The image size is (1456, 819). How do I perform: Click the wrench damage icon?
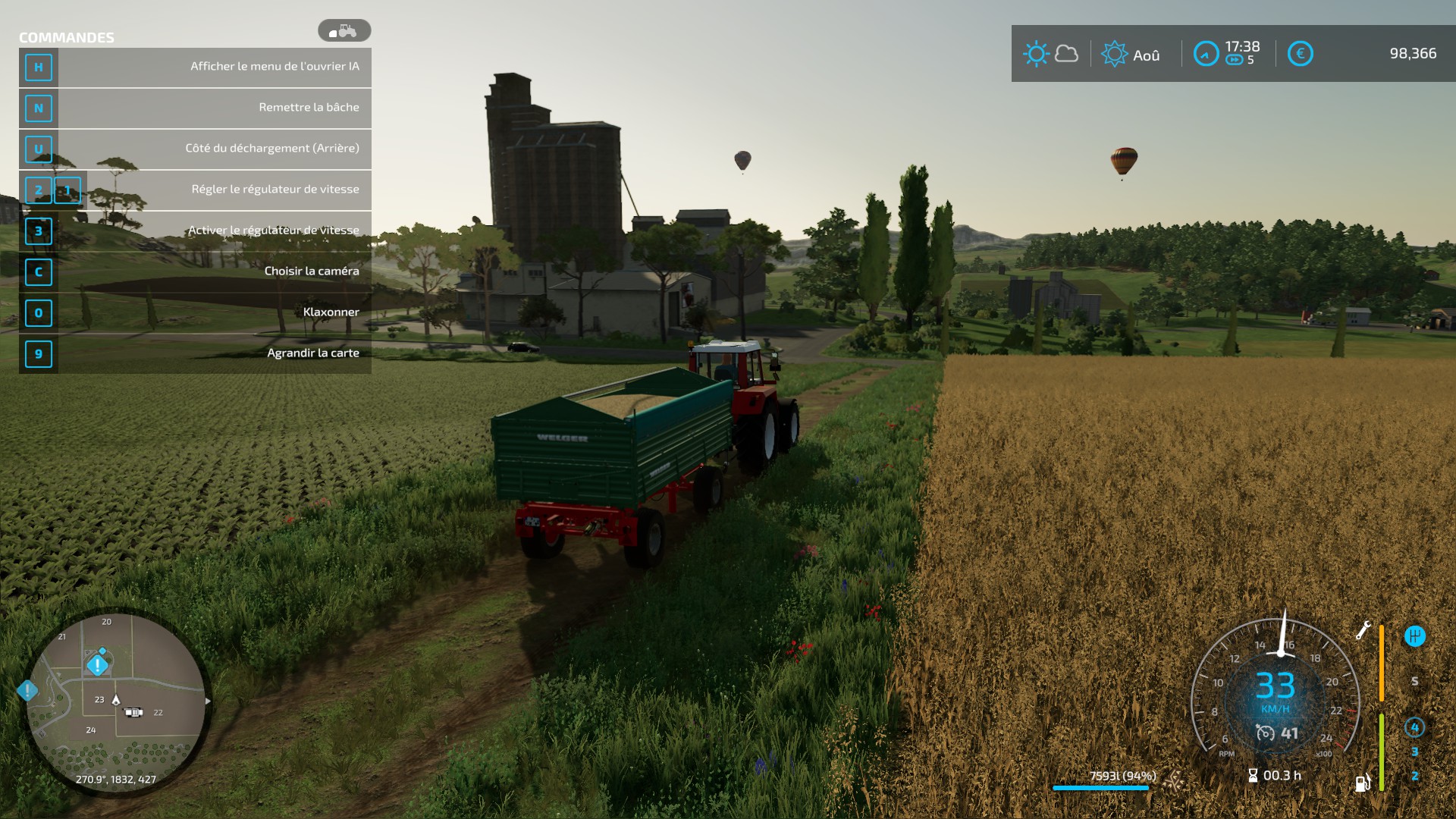coord(1363,630)
